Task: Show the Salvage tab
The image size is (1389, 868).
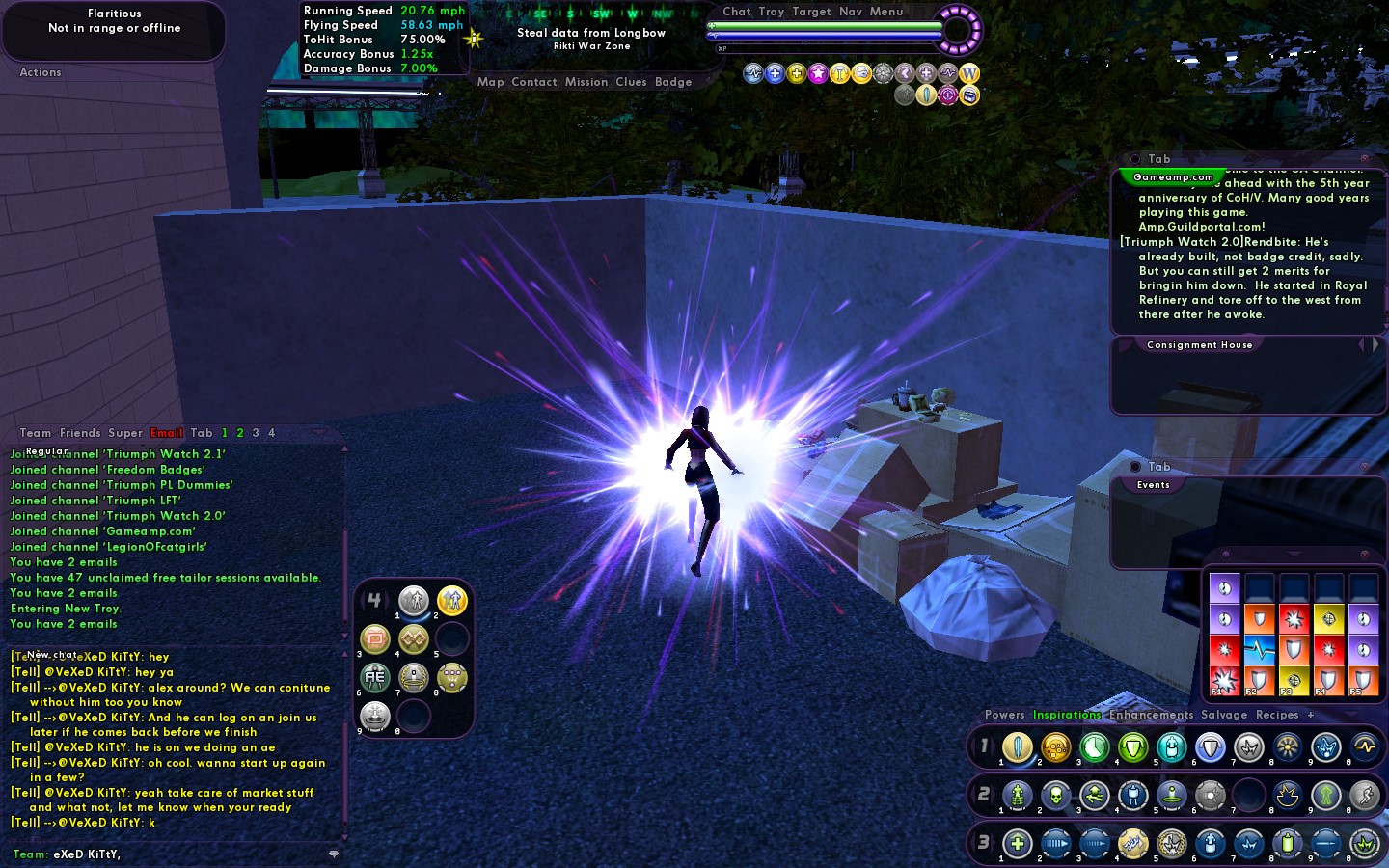Action: 1224,715
